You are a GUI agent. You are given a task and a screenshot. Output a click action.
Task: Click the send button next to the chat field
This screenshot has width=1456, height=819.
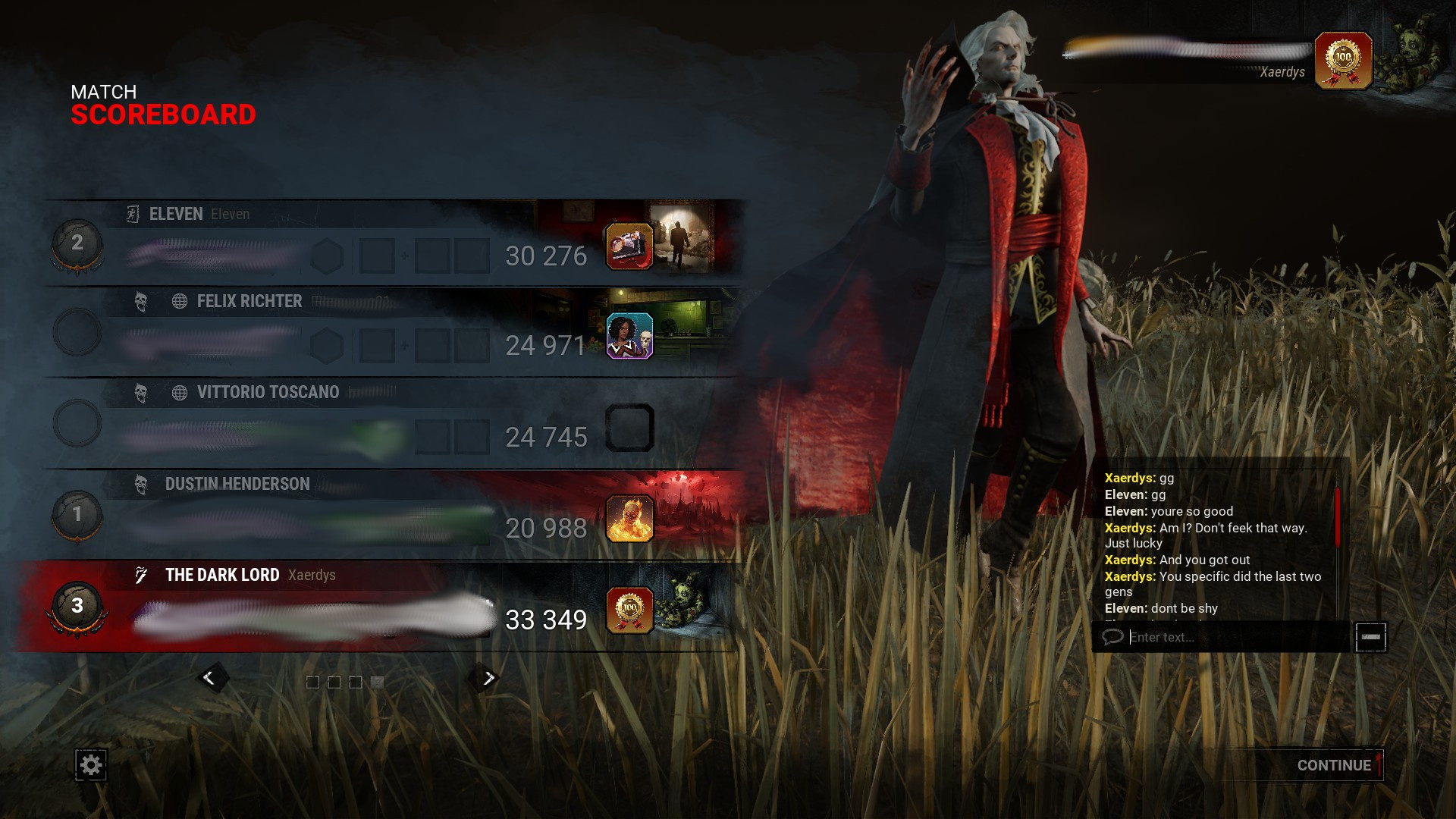click(x=1370, y=638)
